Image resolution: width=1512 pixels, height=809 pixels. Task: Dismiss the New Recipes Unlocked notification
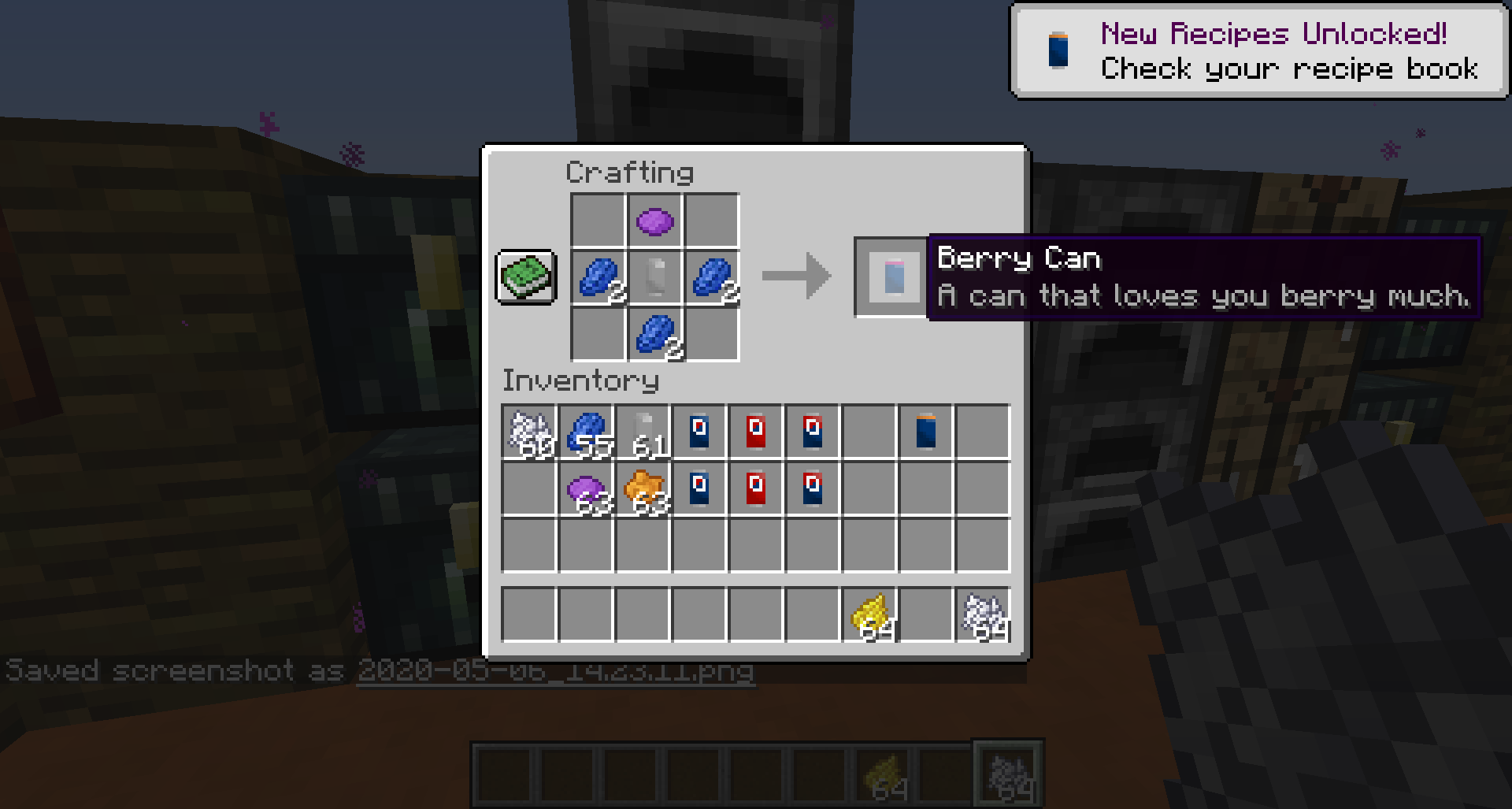(x=1256, y=51)
